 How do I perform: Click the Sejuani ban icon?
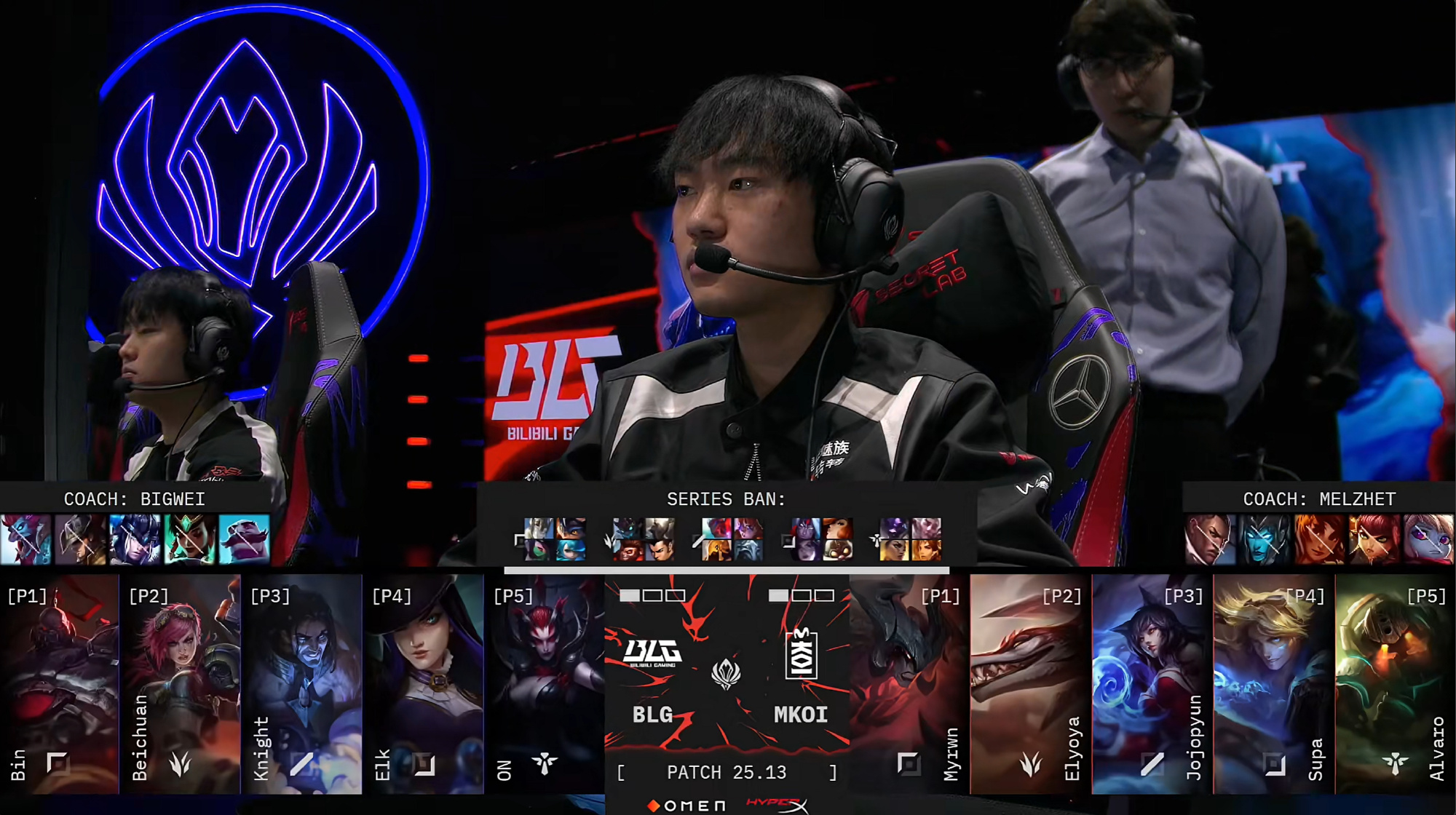pyautogui.click(x=135, y=540)
